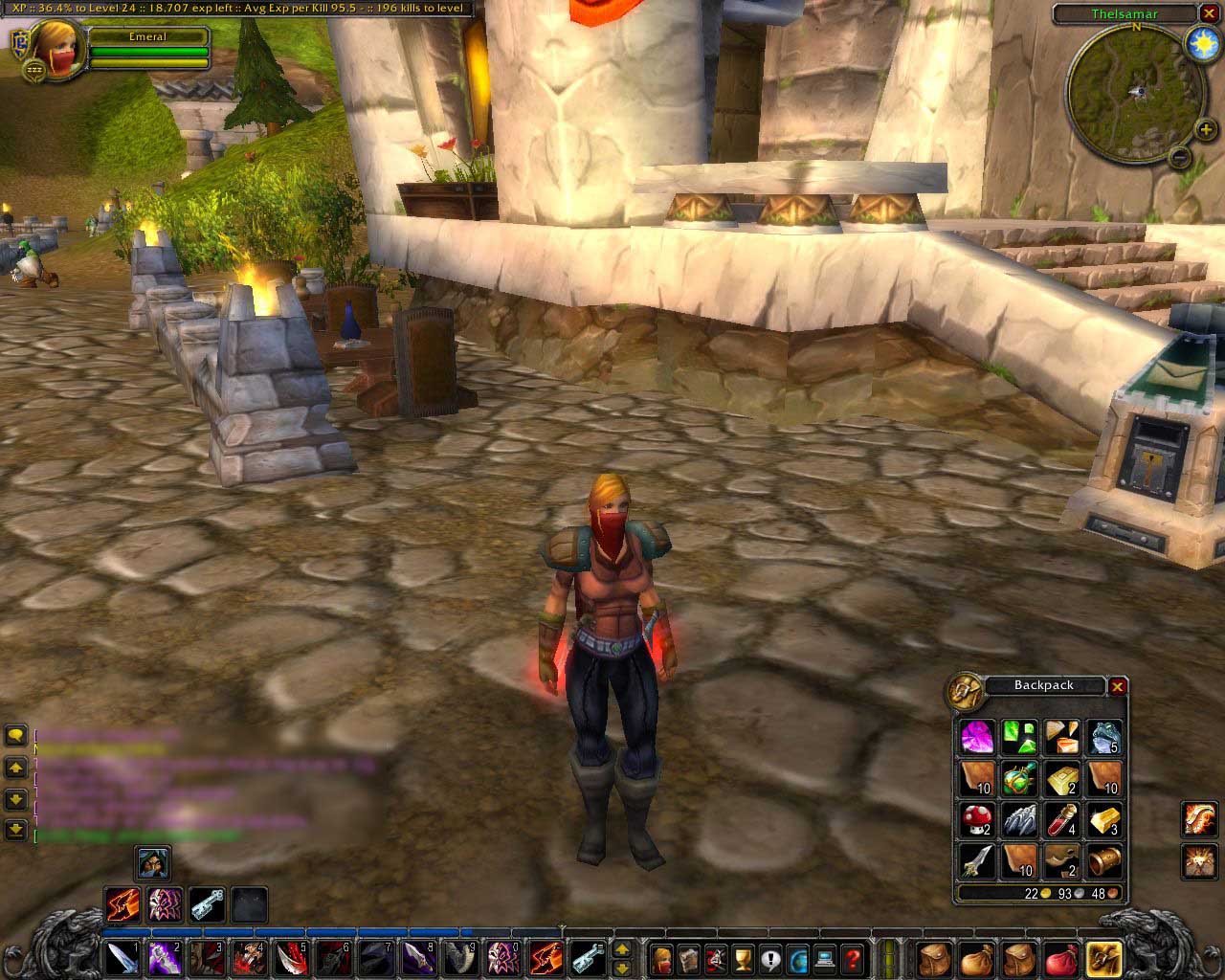Open the chat menu speech bubble button

15,735
